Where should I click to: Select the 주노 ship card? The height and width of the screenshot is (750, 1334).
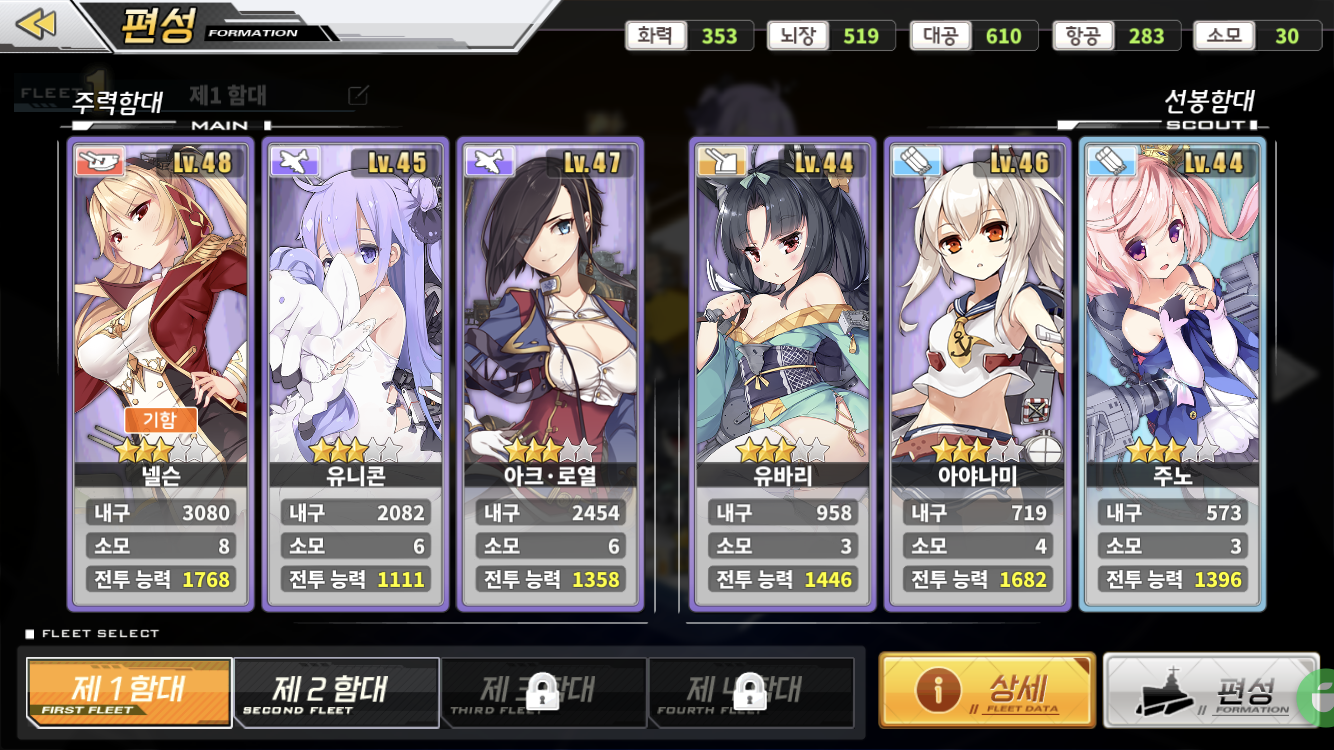tap(1174, 330)
